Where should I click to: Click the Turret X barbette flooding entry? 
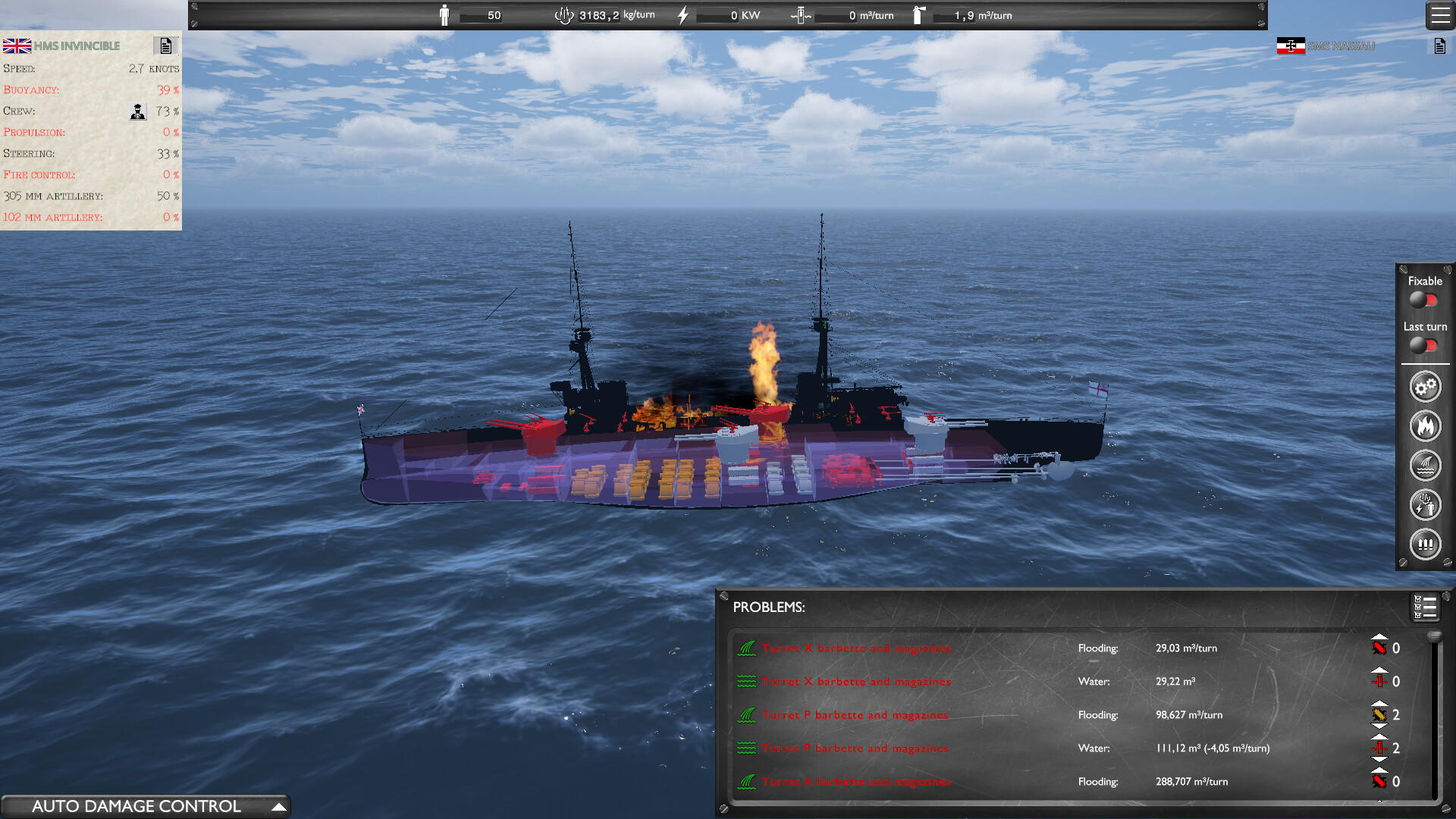[855, 648]
